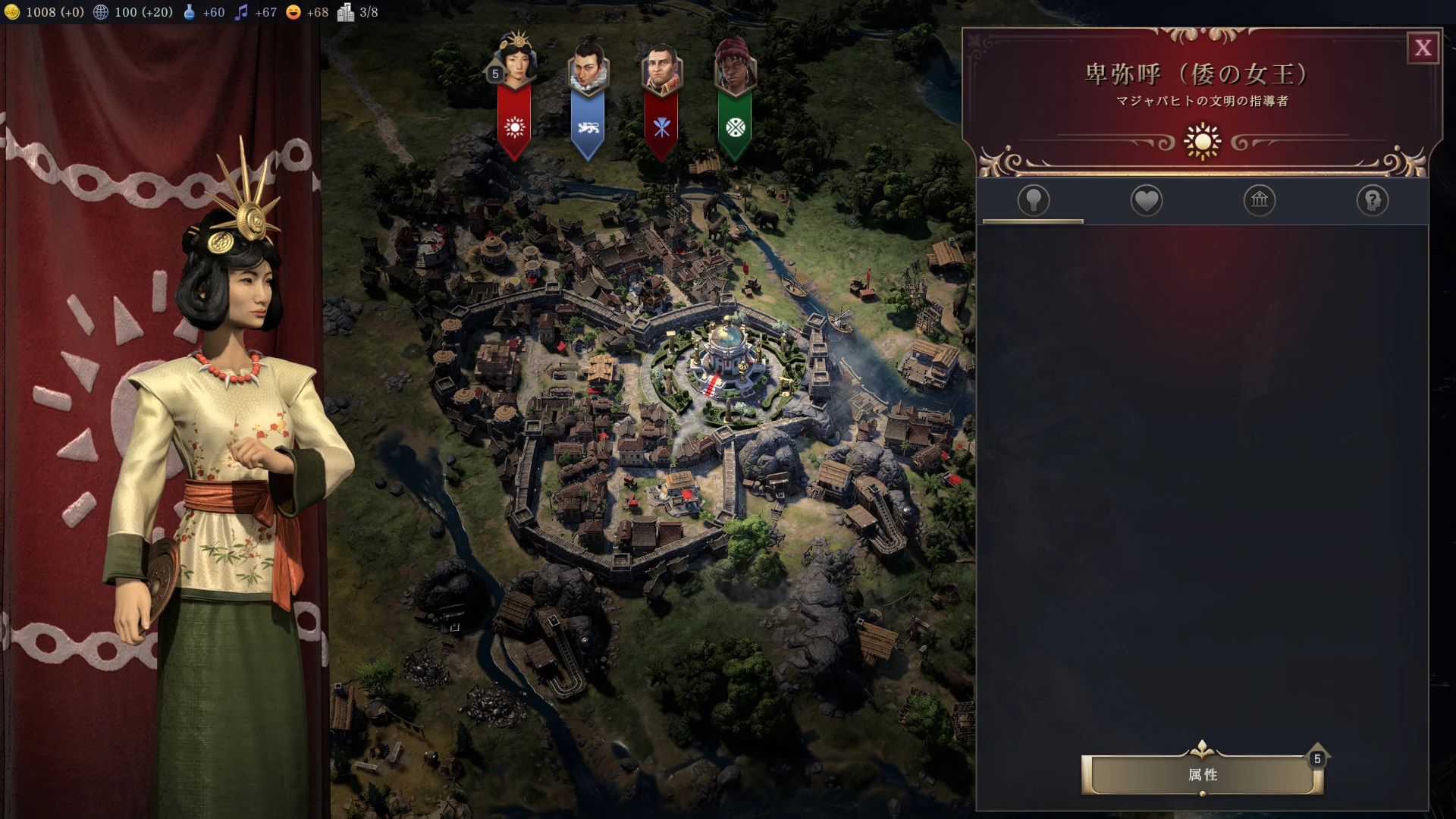Select the culture music note icon
The image size is (1456, 819).
(241, 12)
